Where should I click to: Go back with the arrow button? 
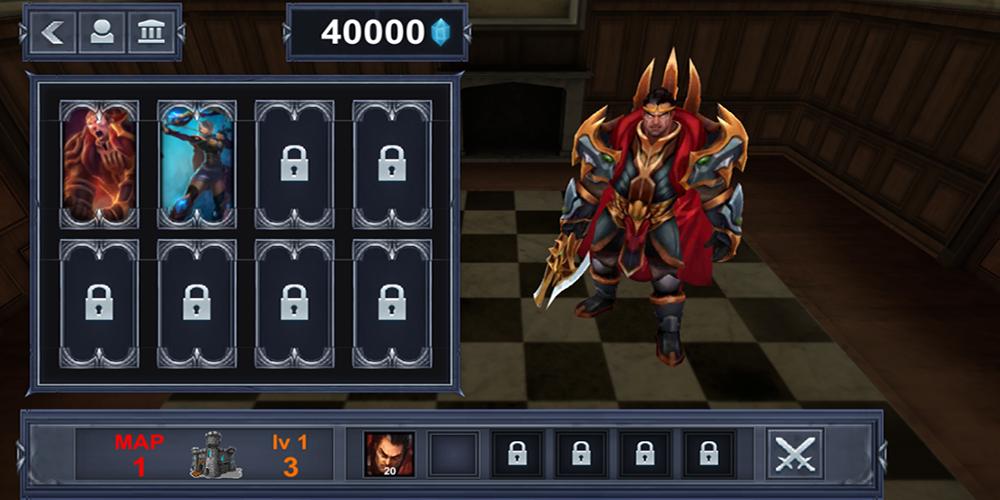pyautogui.click(x=53, y=32)
